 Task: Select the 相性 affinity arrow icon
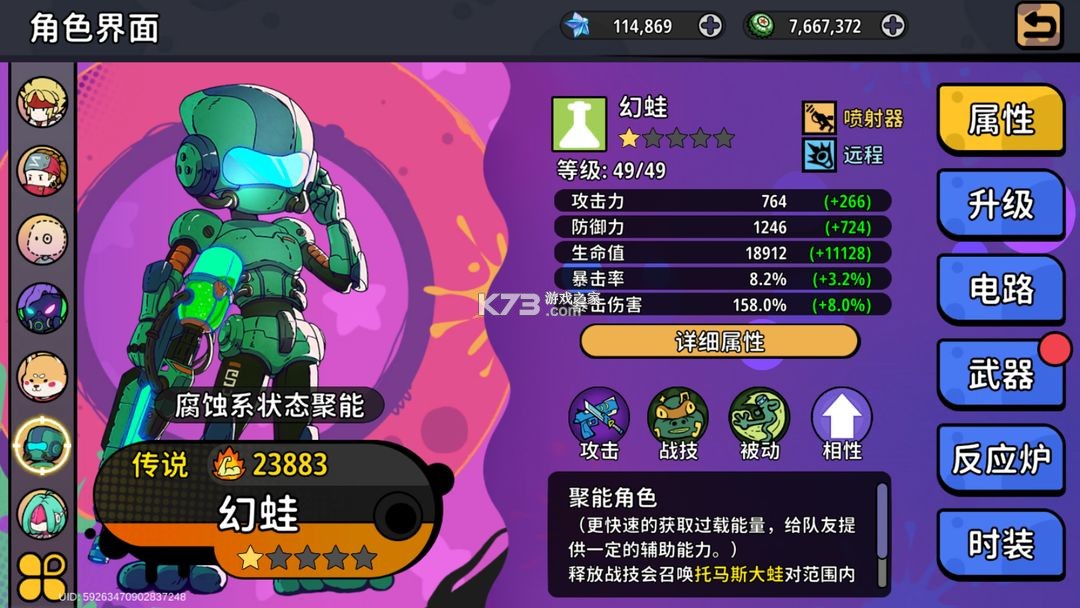(841, 416)
